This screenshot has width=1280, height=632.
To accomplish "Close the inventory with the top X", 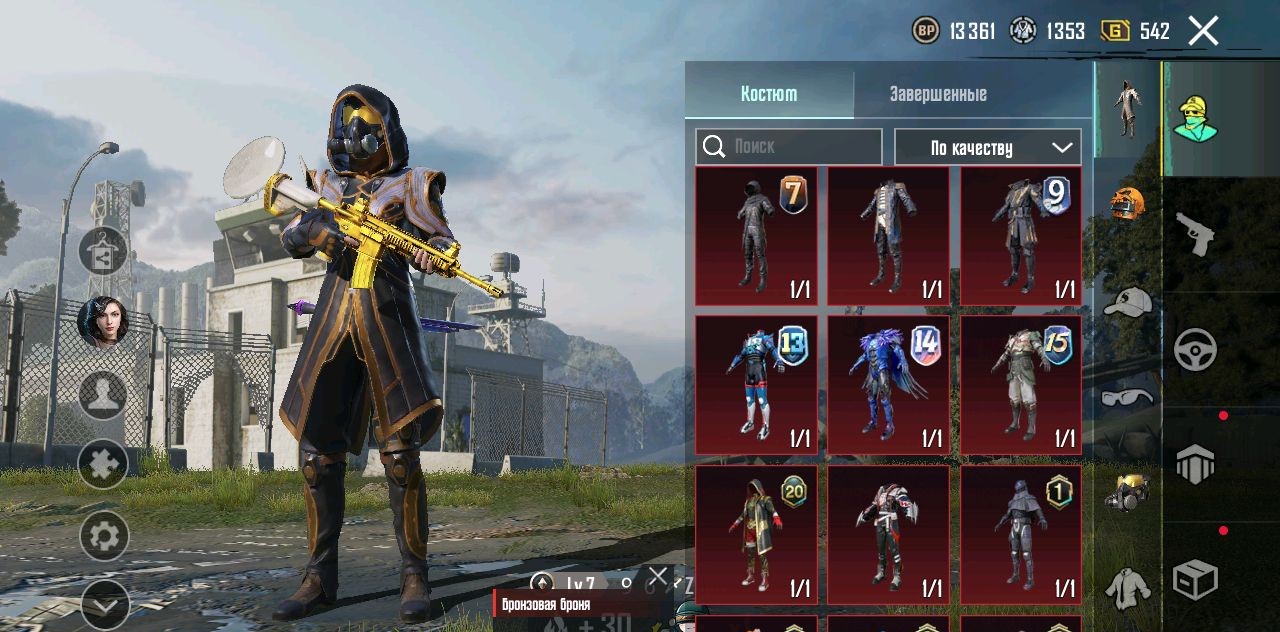I will pos(1203,31).
